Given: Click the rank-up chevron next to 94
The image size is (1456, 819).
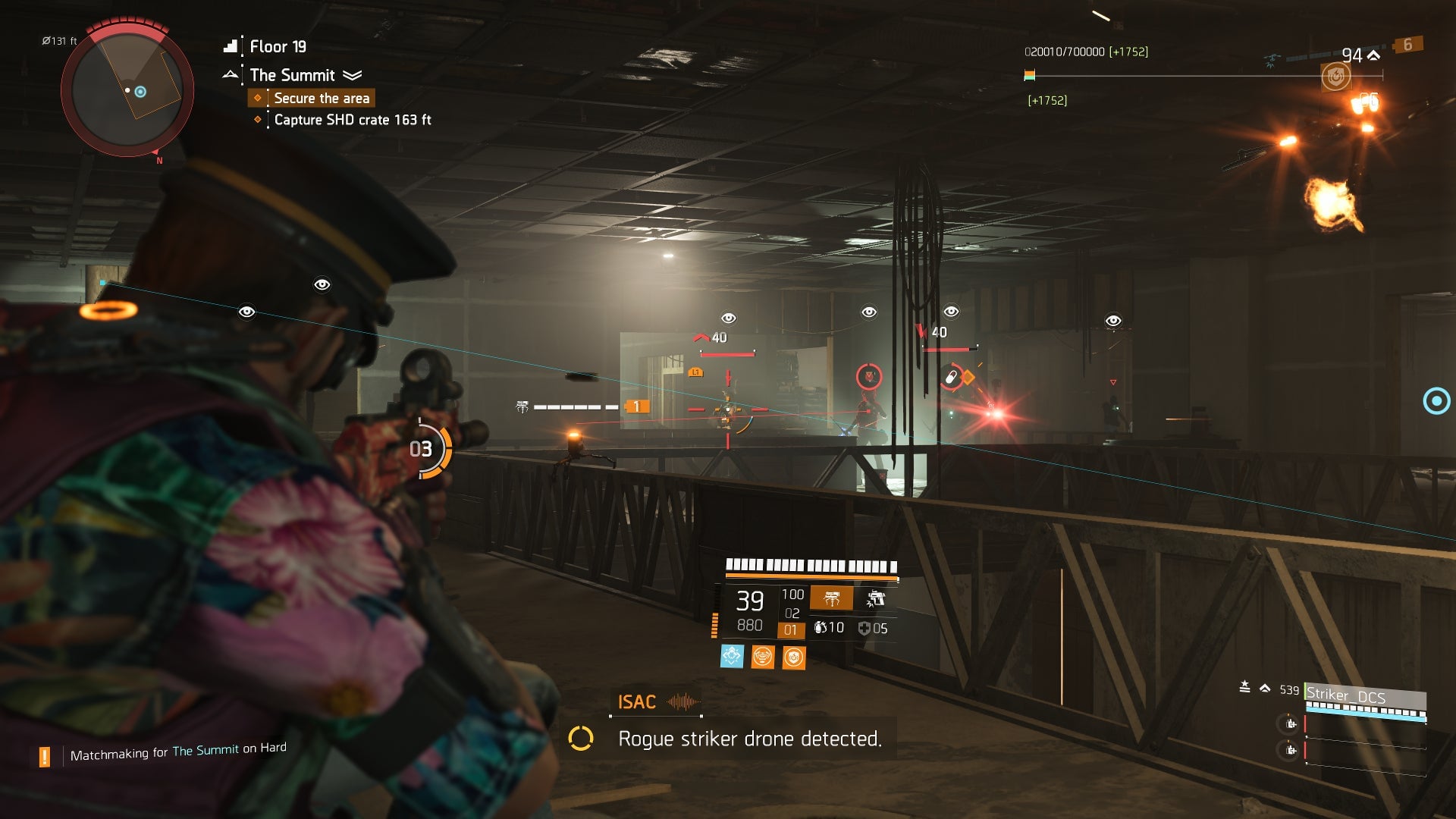Looking at the screenshot, I should click(x=1373, y=55).
